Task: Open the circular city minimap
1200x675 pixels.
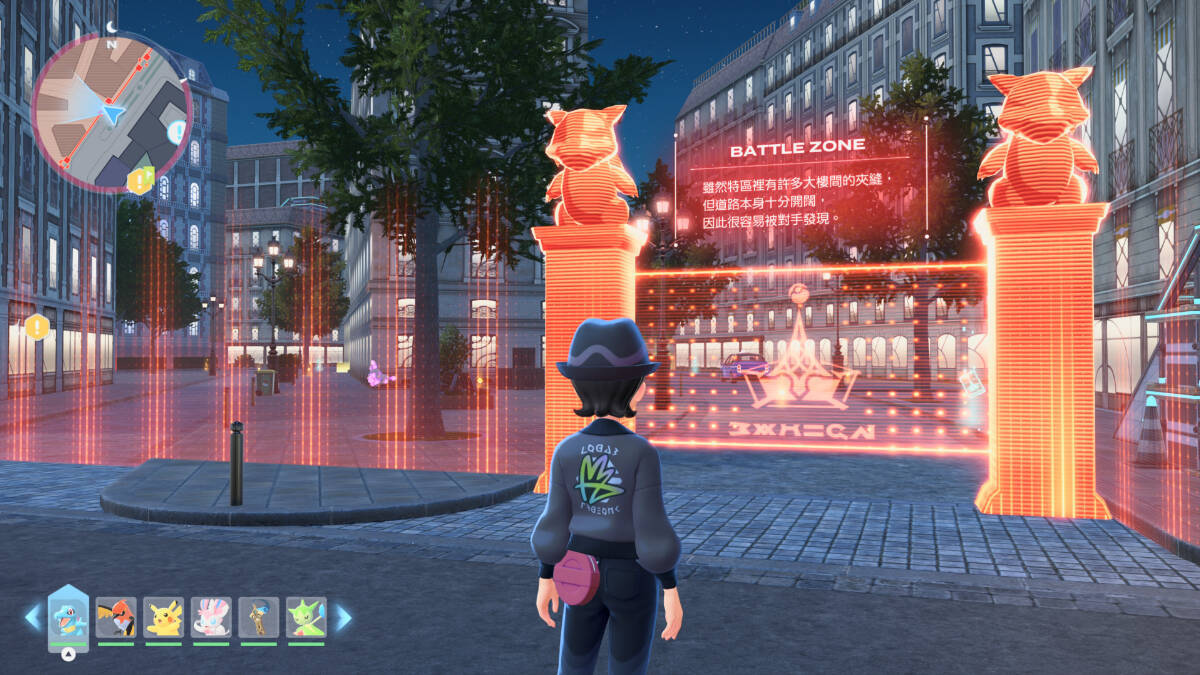Action: (x=110, y=112)
